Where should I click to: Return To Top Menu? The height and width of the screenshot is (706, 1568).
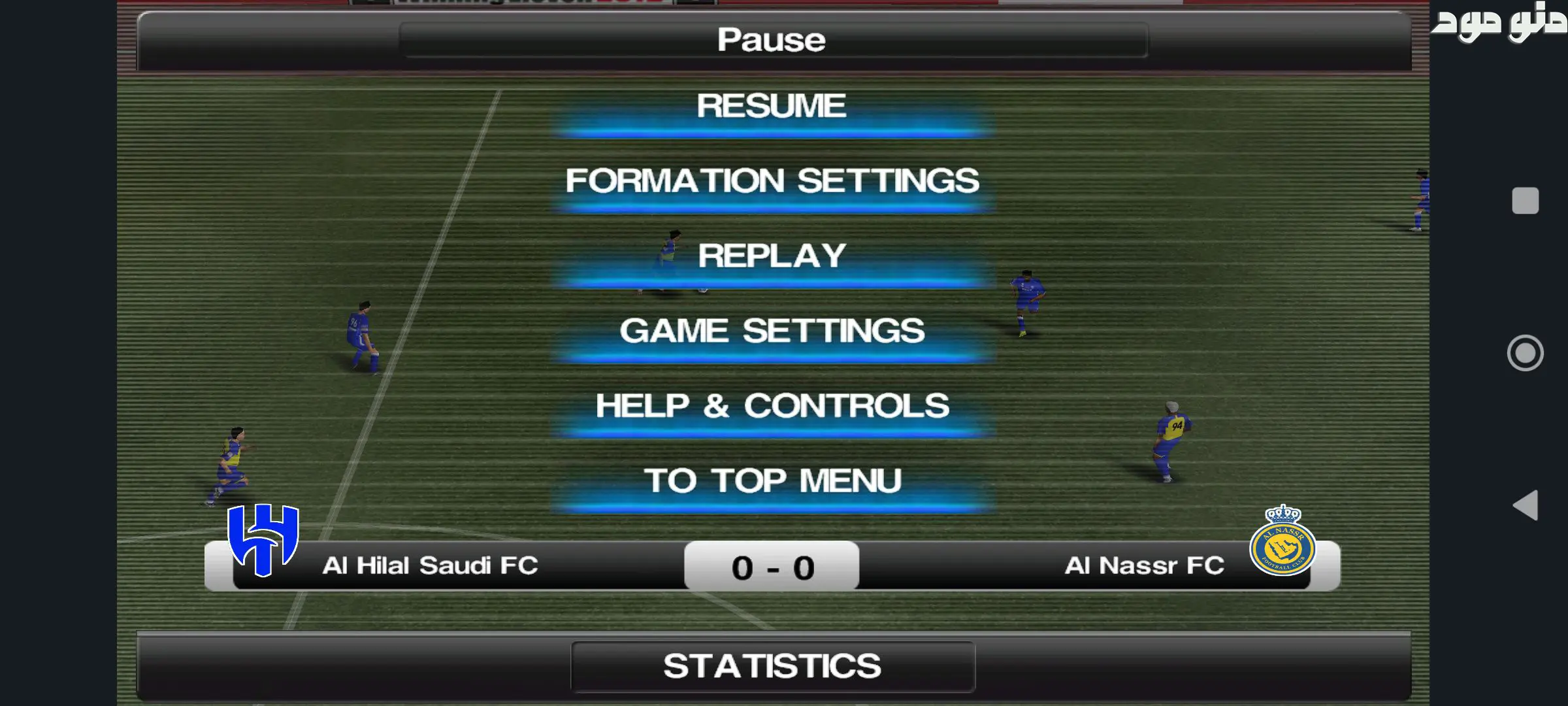tap(772, 482)
